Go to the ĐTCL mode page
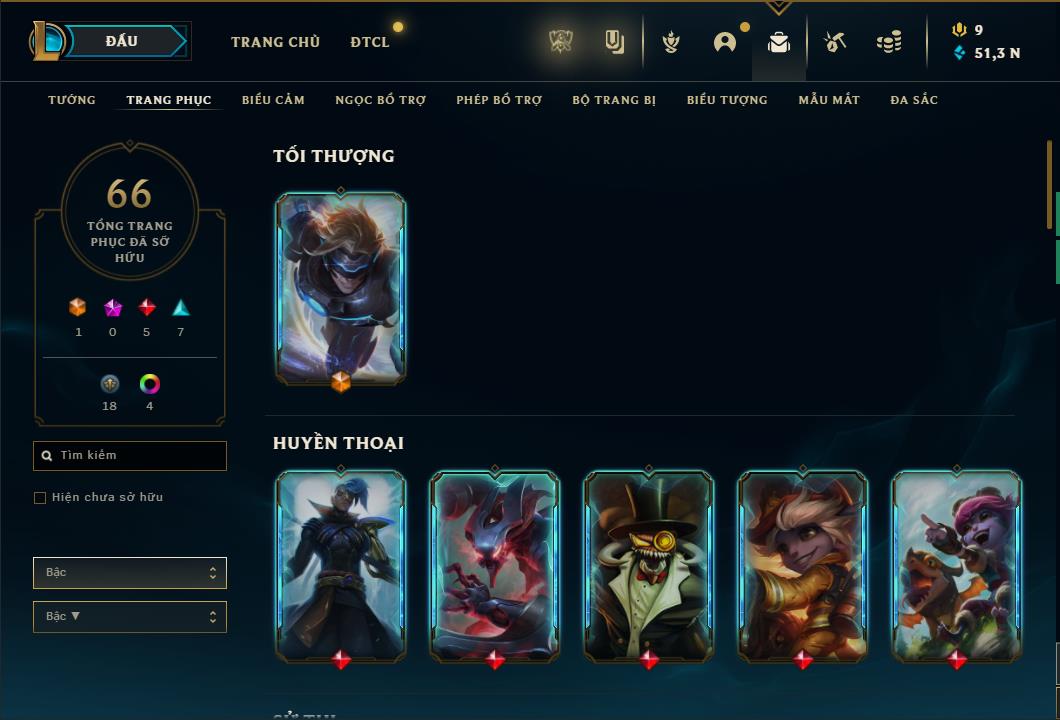Image resolution: width=1060 pixels, height=720 pixels. [x=370, y=42]
